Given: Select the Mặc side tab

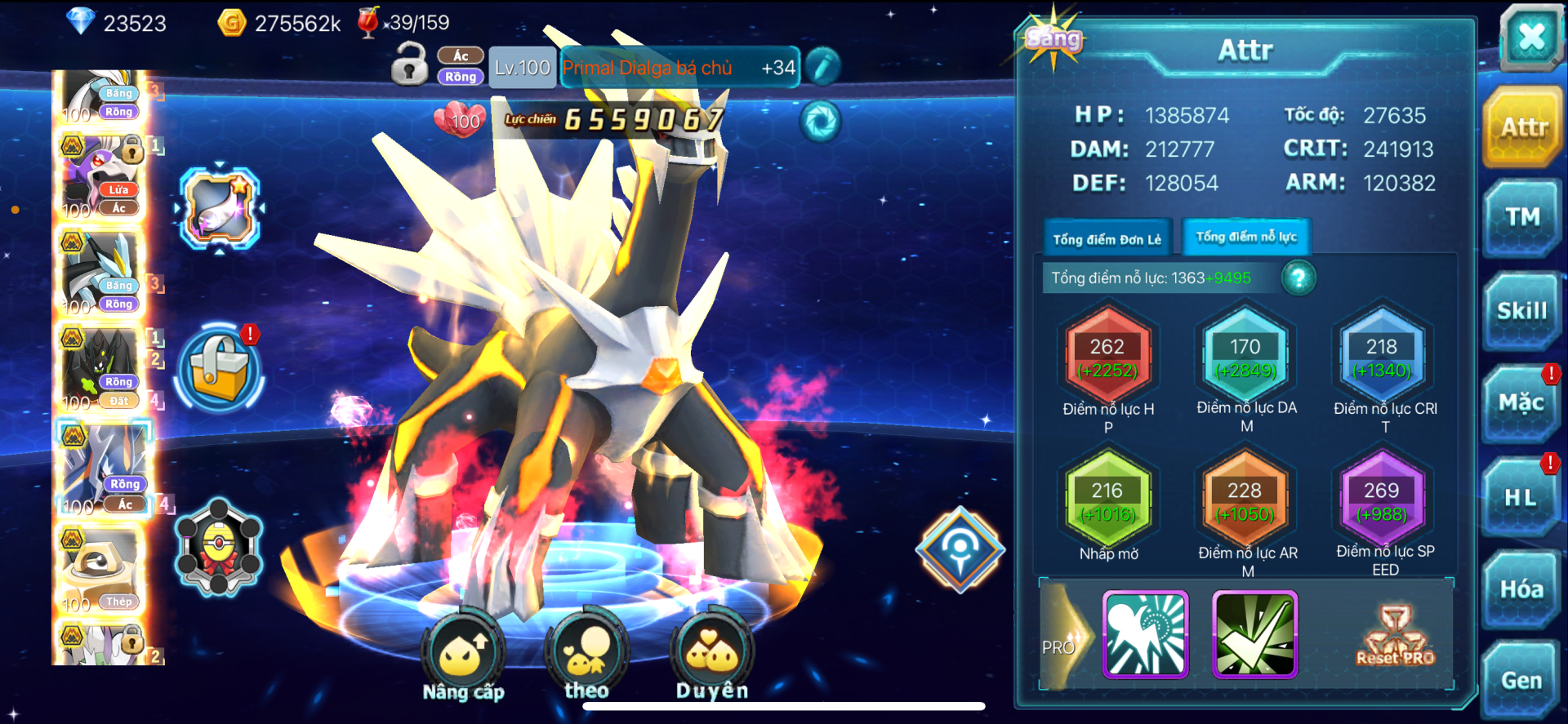Looking at the screenshot, I should pos(1521,403).
